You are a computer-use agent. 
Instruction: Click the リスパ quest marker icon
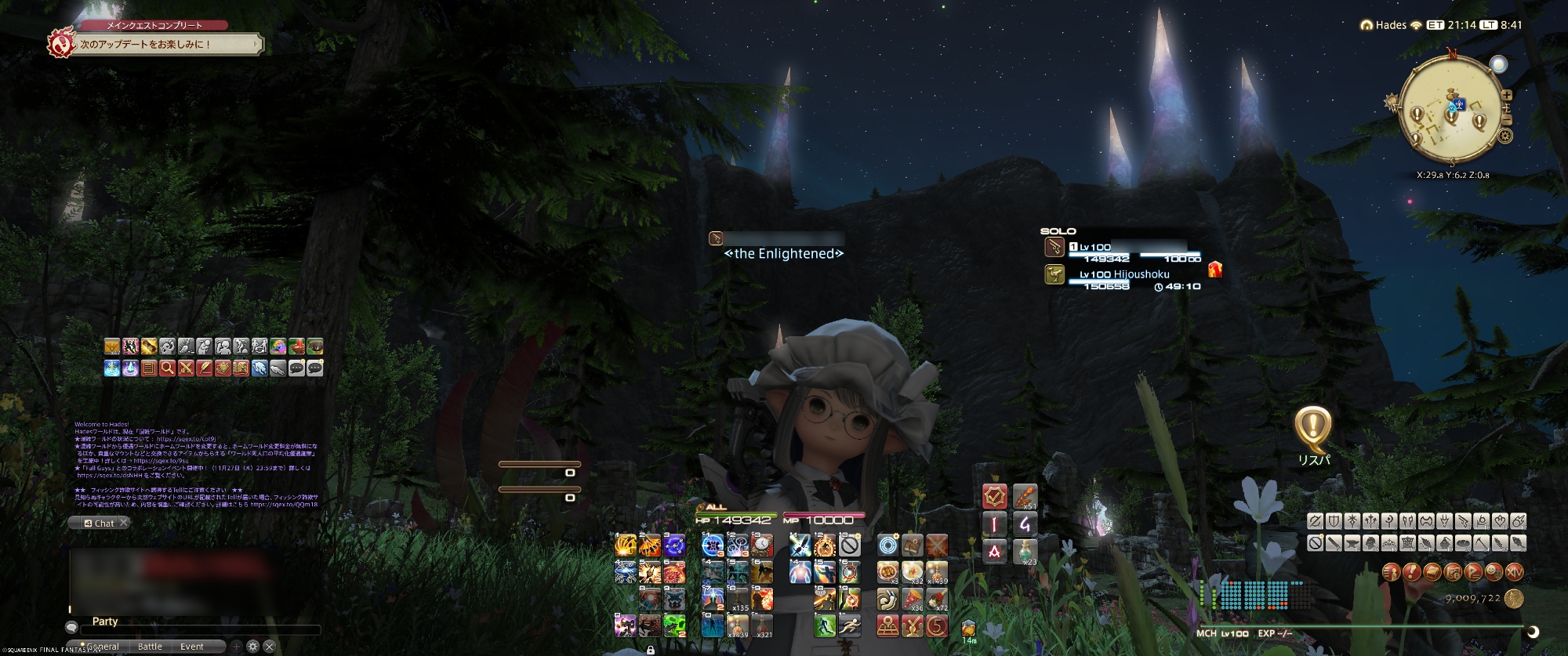[1313, 428]
